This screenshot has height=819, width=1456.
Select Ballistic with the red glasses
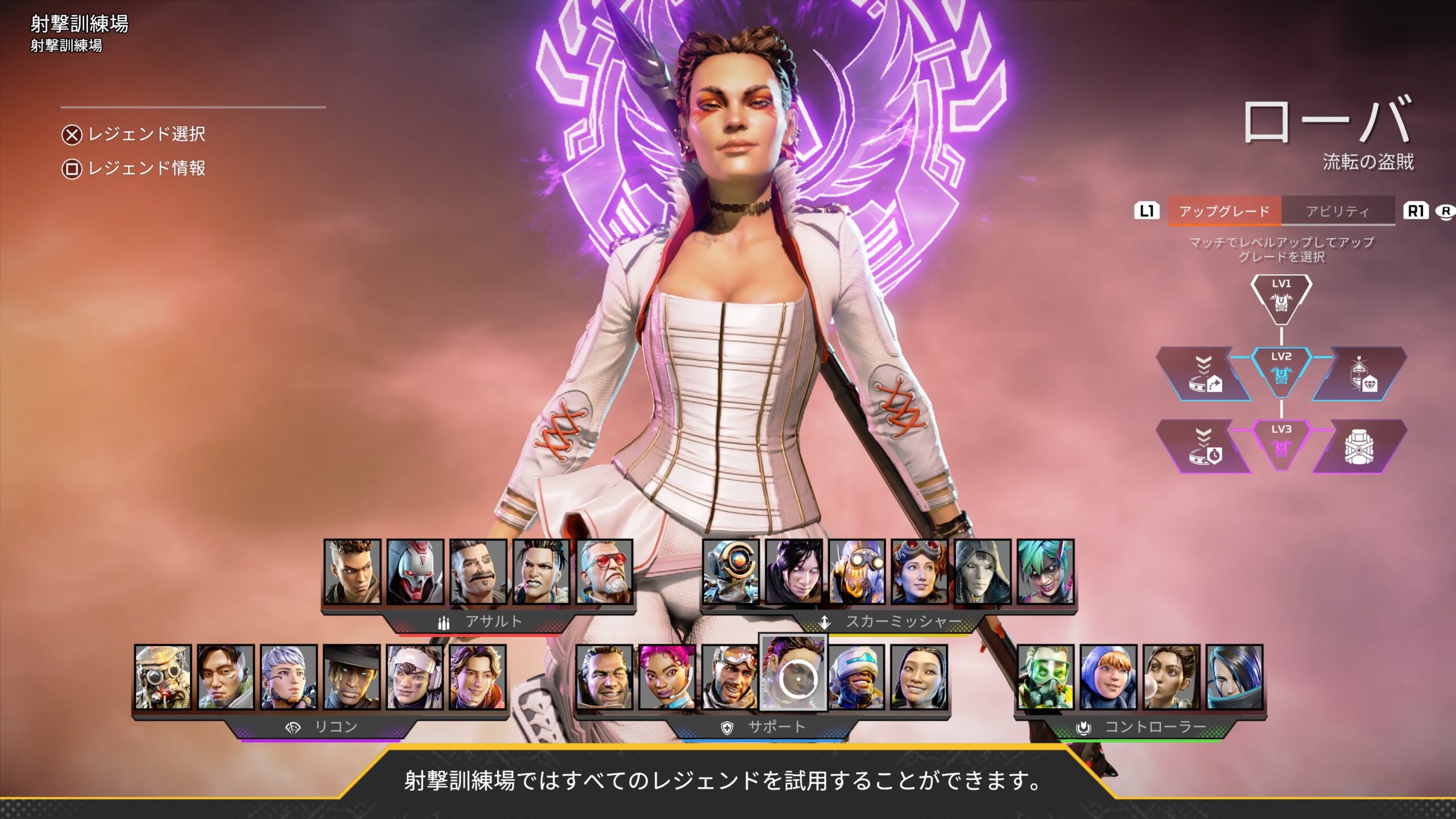[x=605, y=572]
